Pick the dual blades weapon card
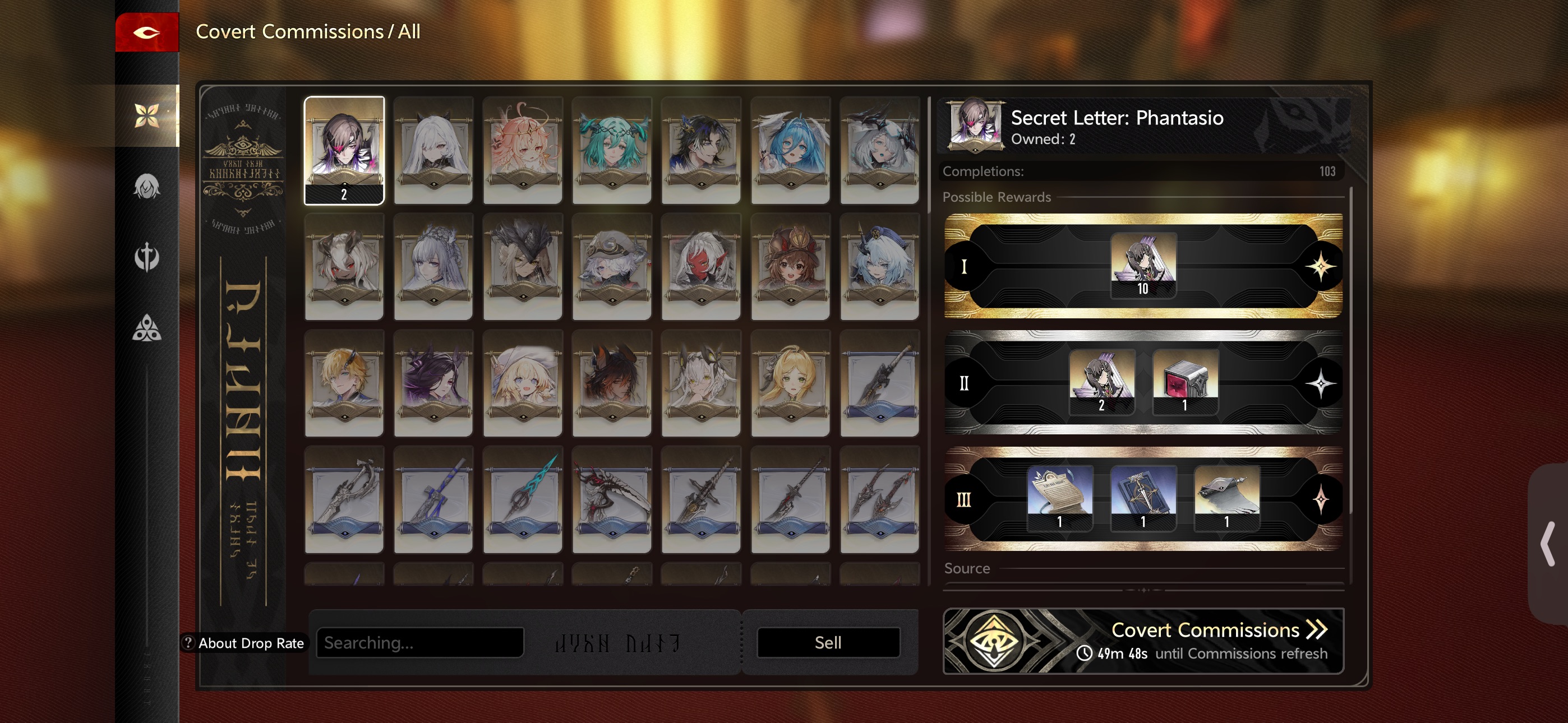 pyautogui.click(x=879, y=499)
